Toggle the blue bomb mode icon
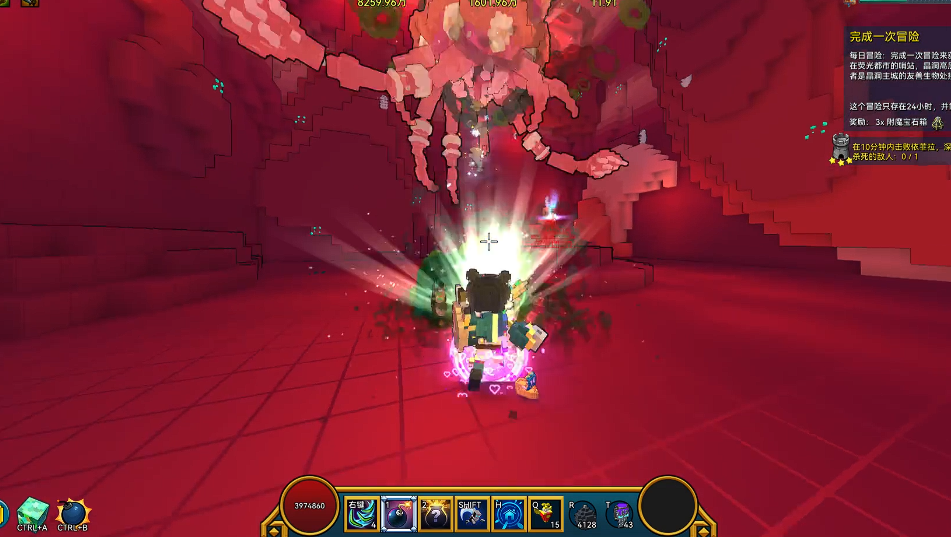The width and height of the screenshot is (951, 537). [x=74, y=513]
